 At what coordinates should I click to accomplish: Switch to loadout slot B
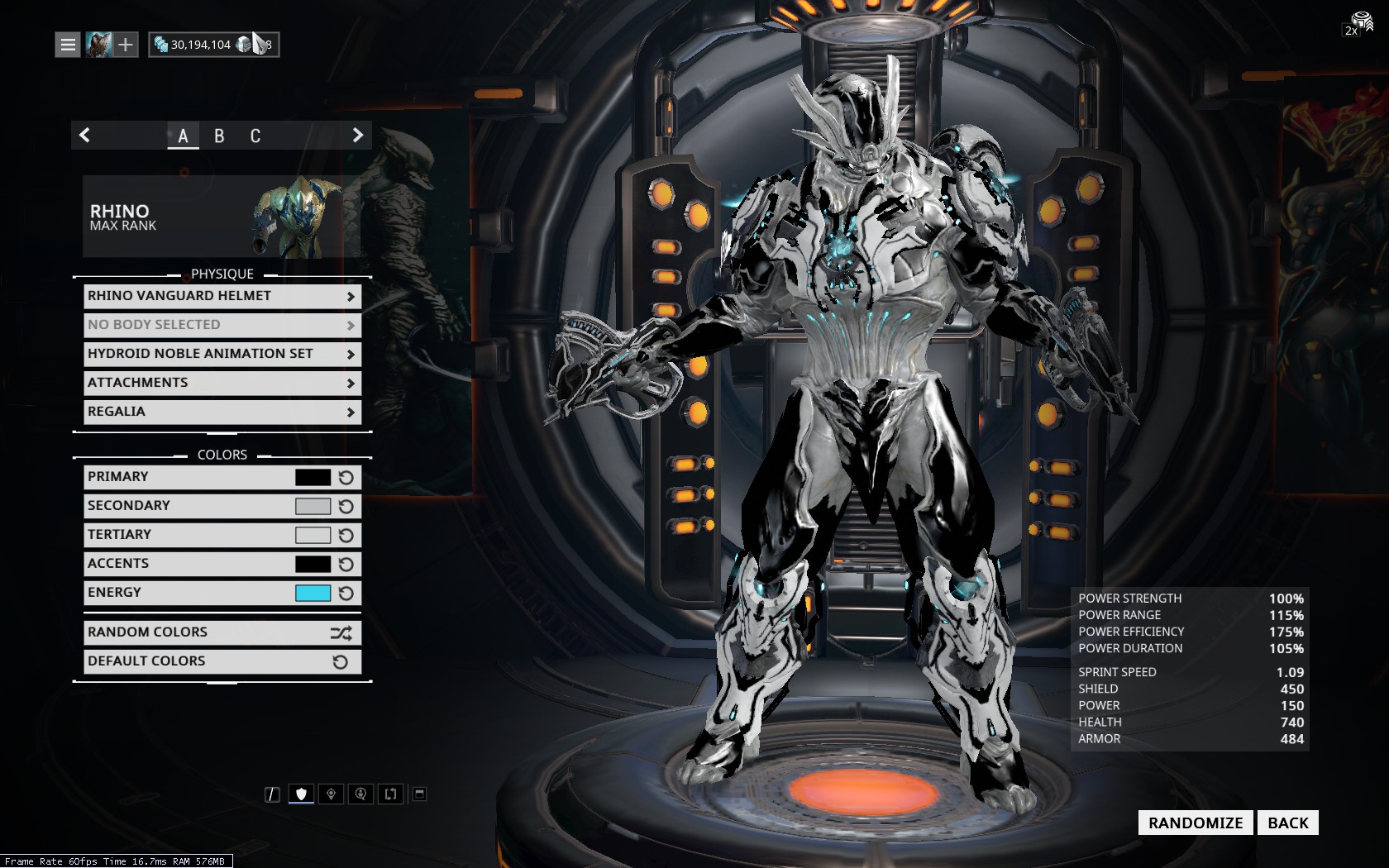(x=219, y=136)
